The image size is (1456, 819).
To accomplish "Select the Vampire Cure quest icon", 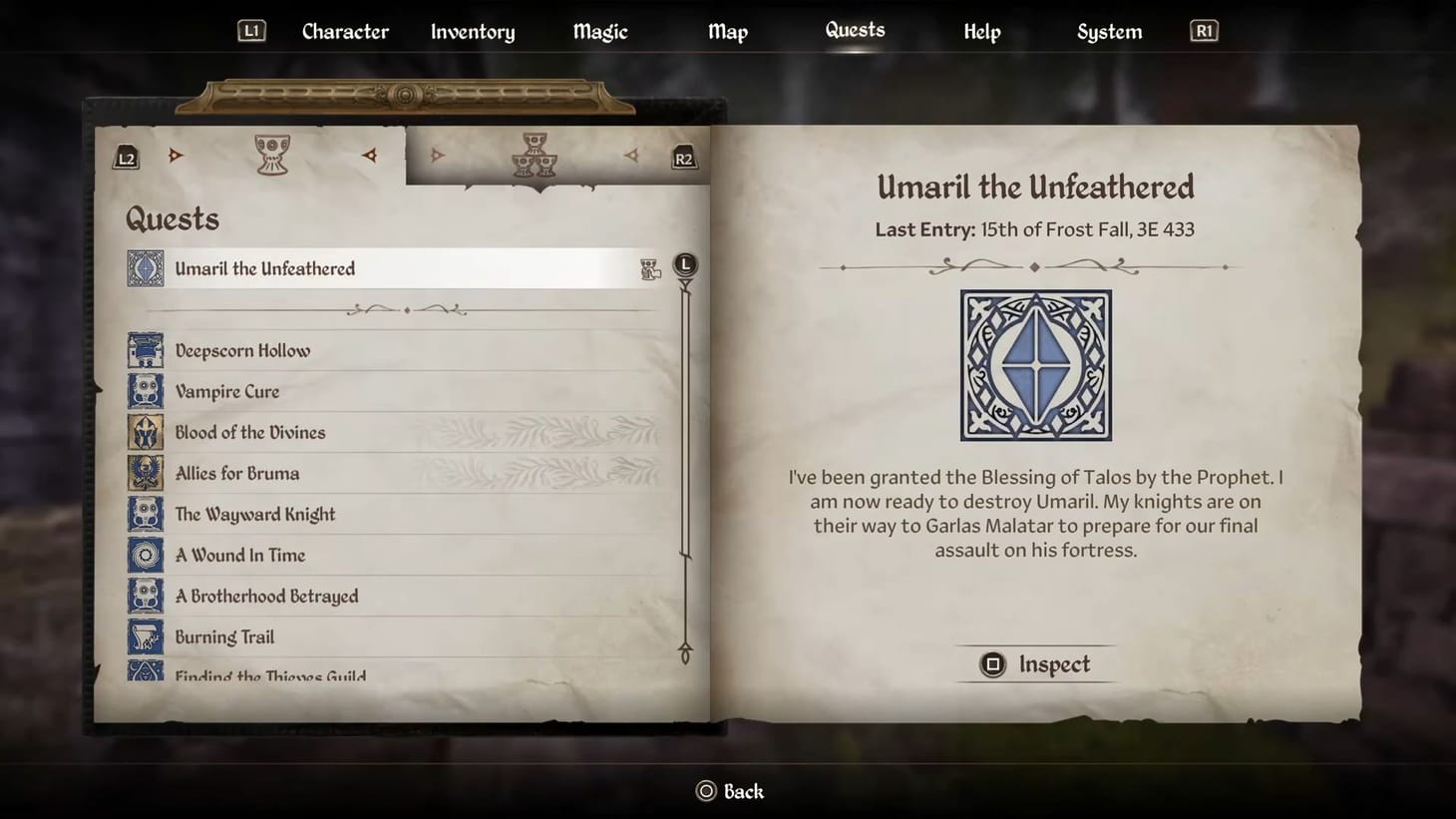I will point(147,391).
